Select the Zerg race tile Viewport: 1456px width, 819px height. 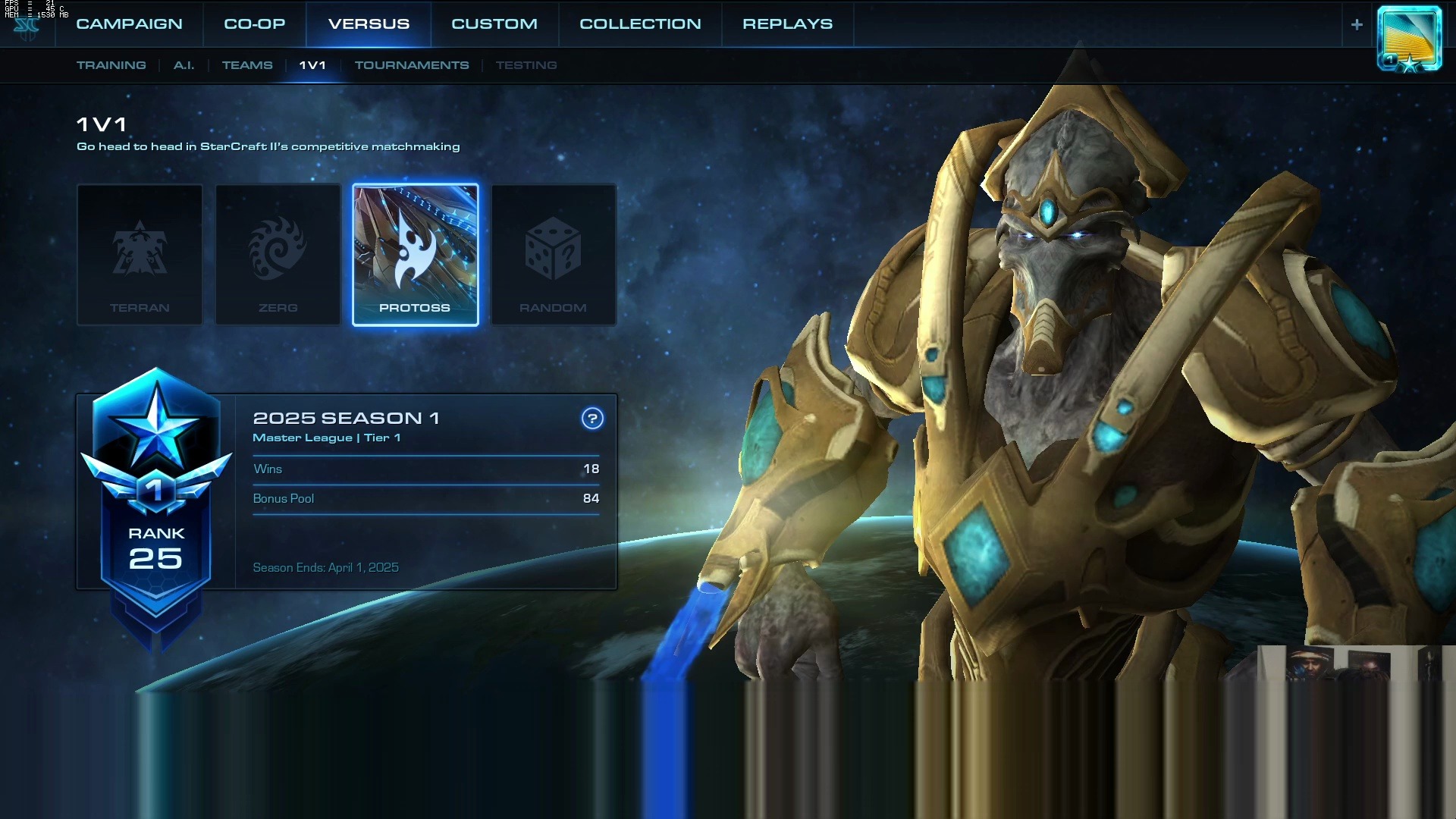pos(278,255)
